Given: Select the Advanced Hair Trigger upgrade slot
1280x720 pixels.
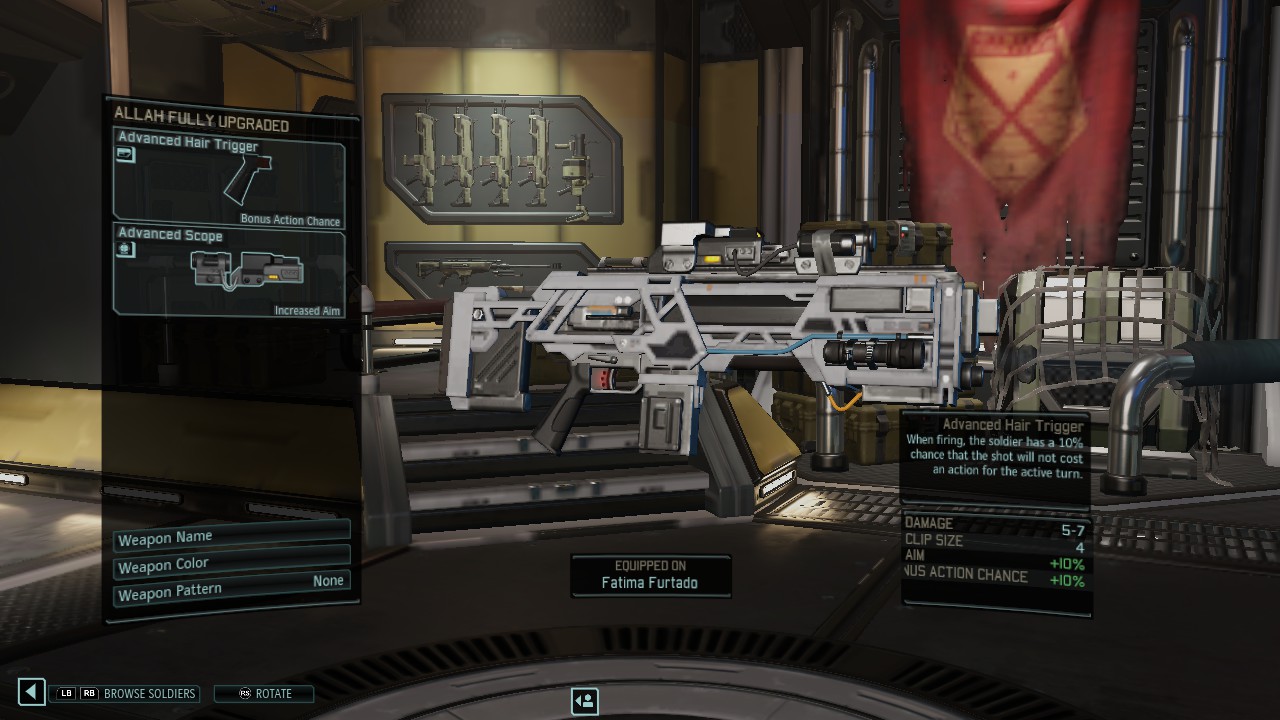Looking at the screenshot, I should tap(229, 179).
